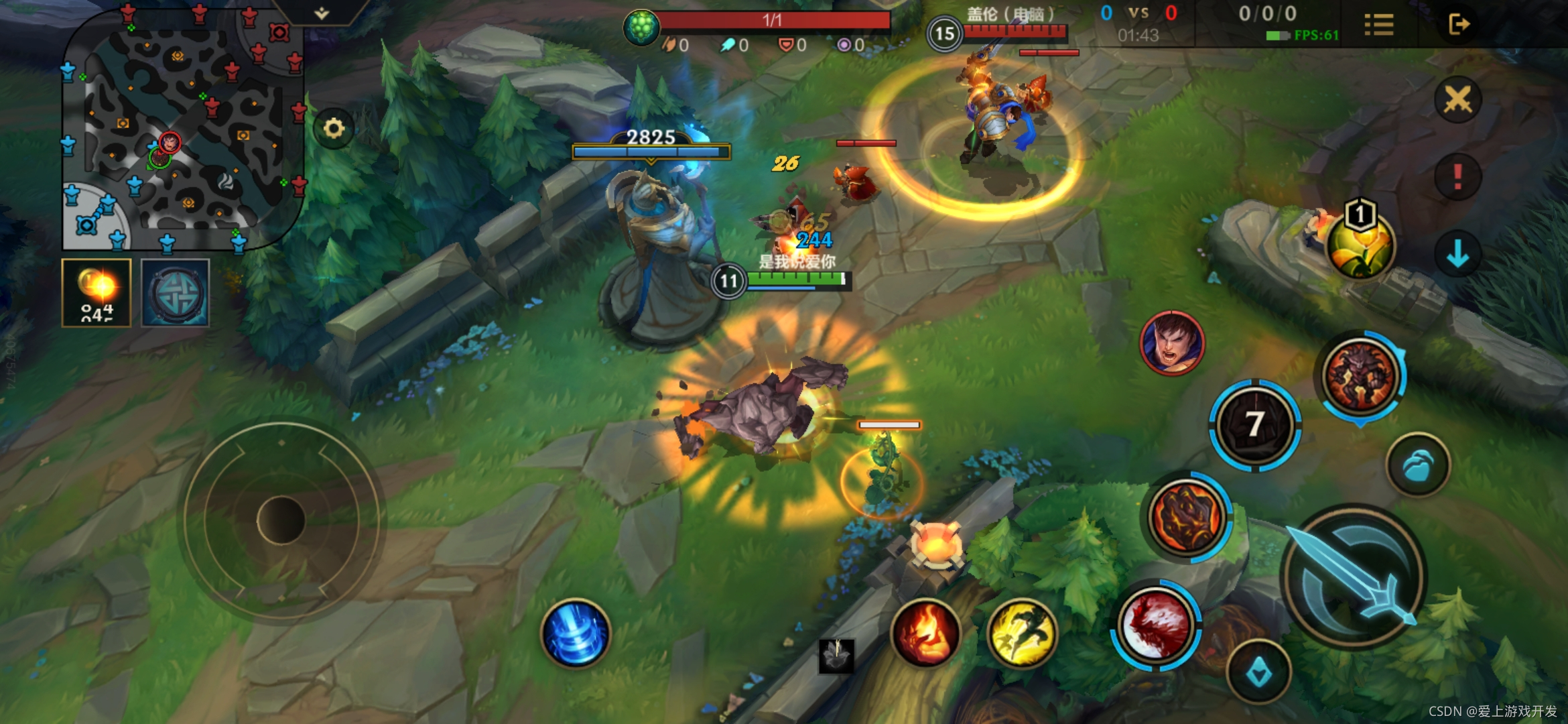1568x724 pixels.
Task: Tap the crossed swords attack ping
Action: (1457, 101)
